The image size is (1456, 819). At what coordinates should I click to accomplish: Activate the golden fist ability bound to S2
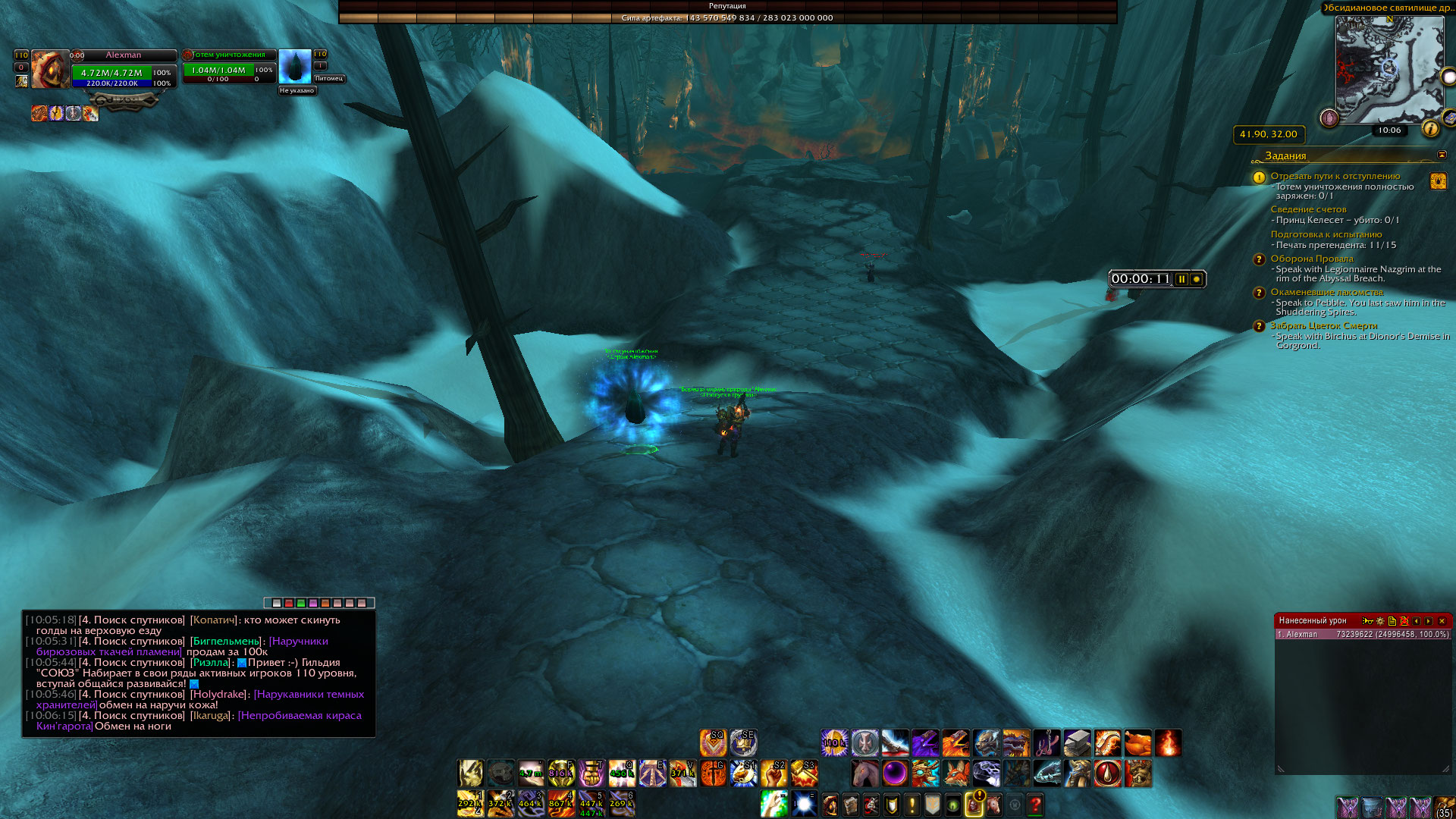click(773, 773)
